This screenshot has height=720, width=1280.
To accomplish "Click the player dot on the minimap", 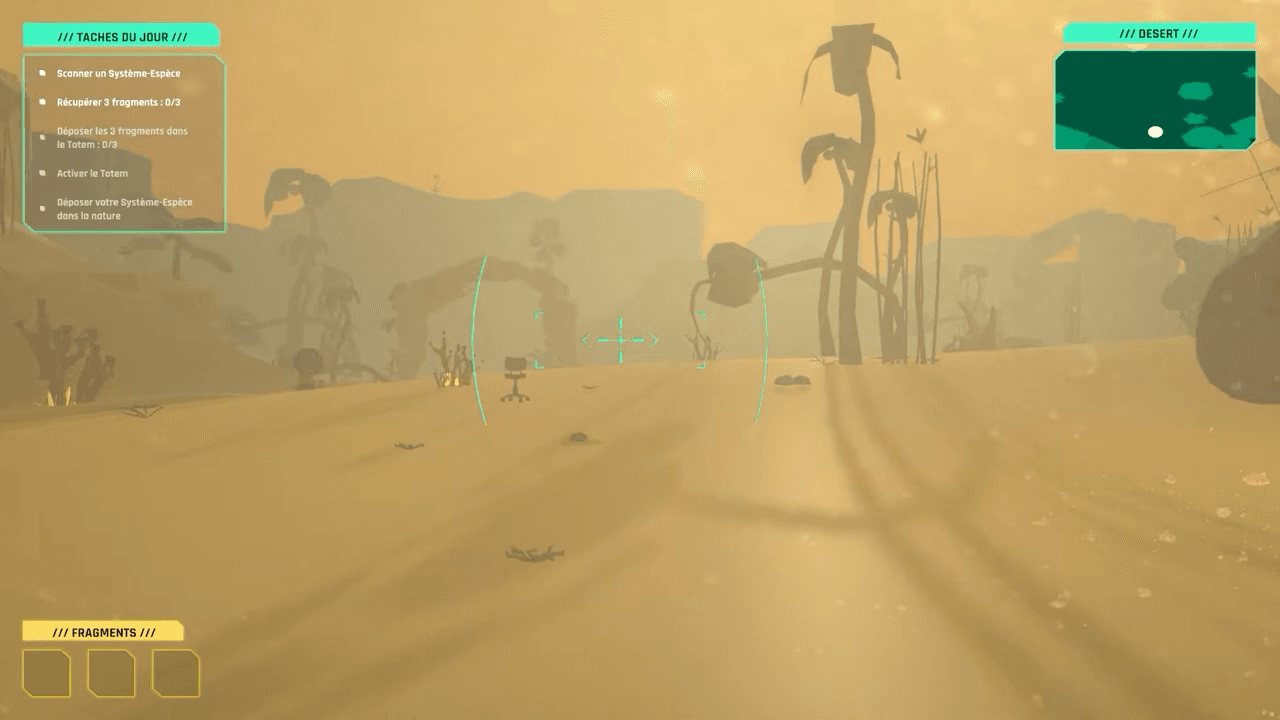I will (1157, 131).
